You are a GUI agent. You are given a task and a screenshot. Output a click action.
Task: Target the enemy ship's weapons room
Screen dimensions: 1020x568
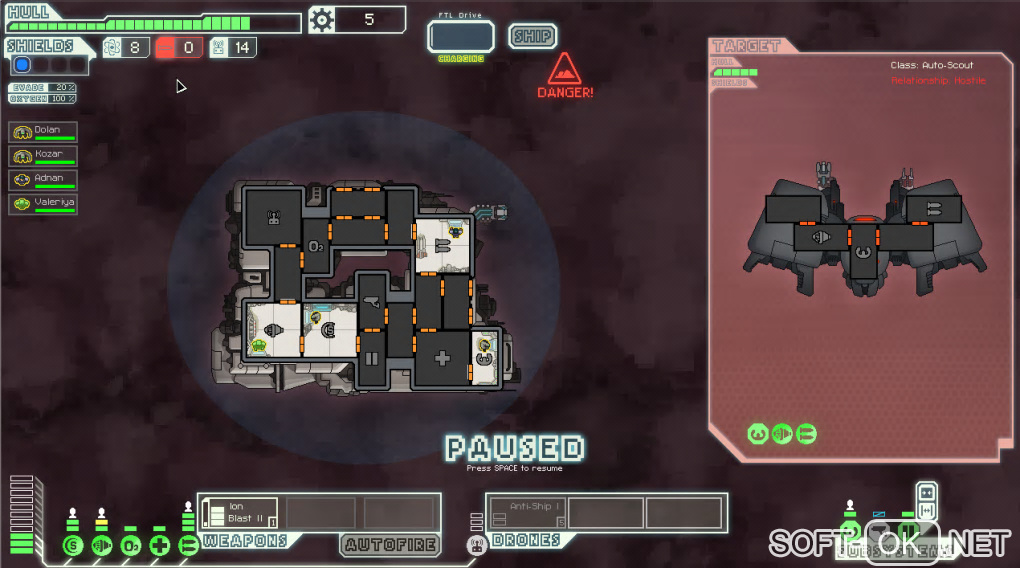[934, 209]
